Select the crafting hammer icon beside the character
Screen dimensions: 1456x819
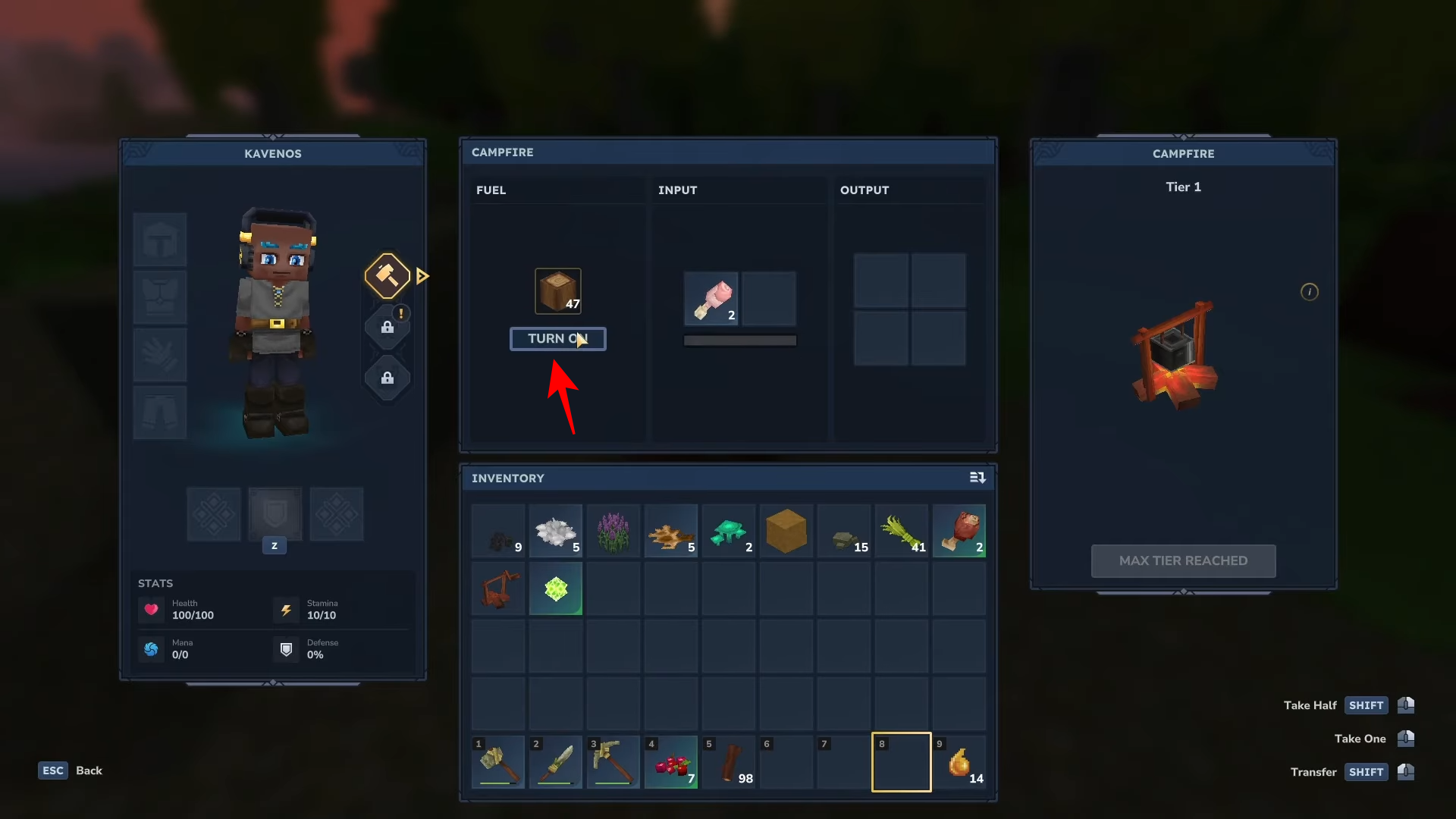387,276
